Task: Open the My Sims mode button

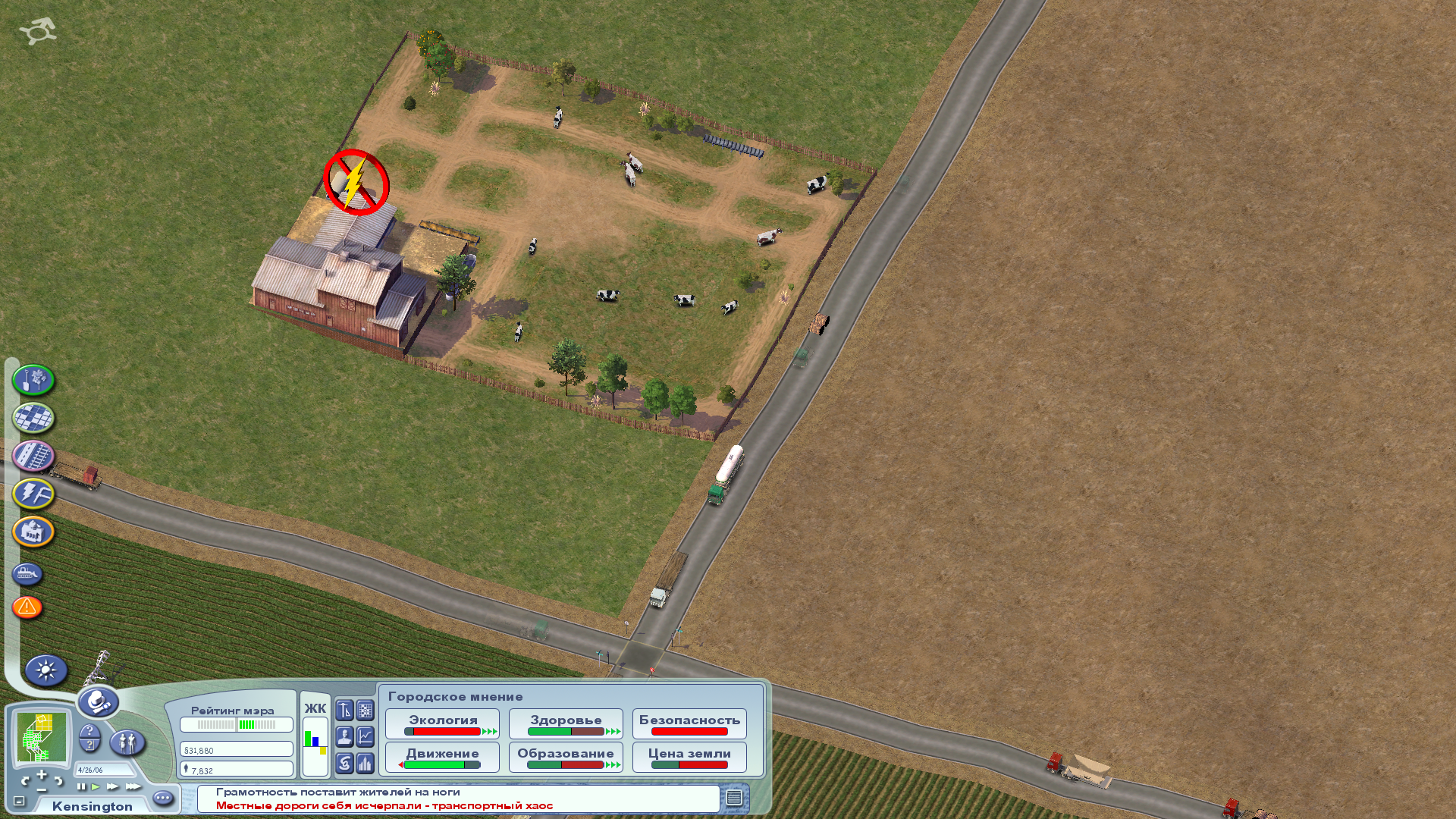Action: point(127,742)
